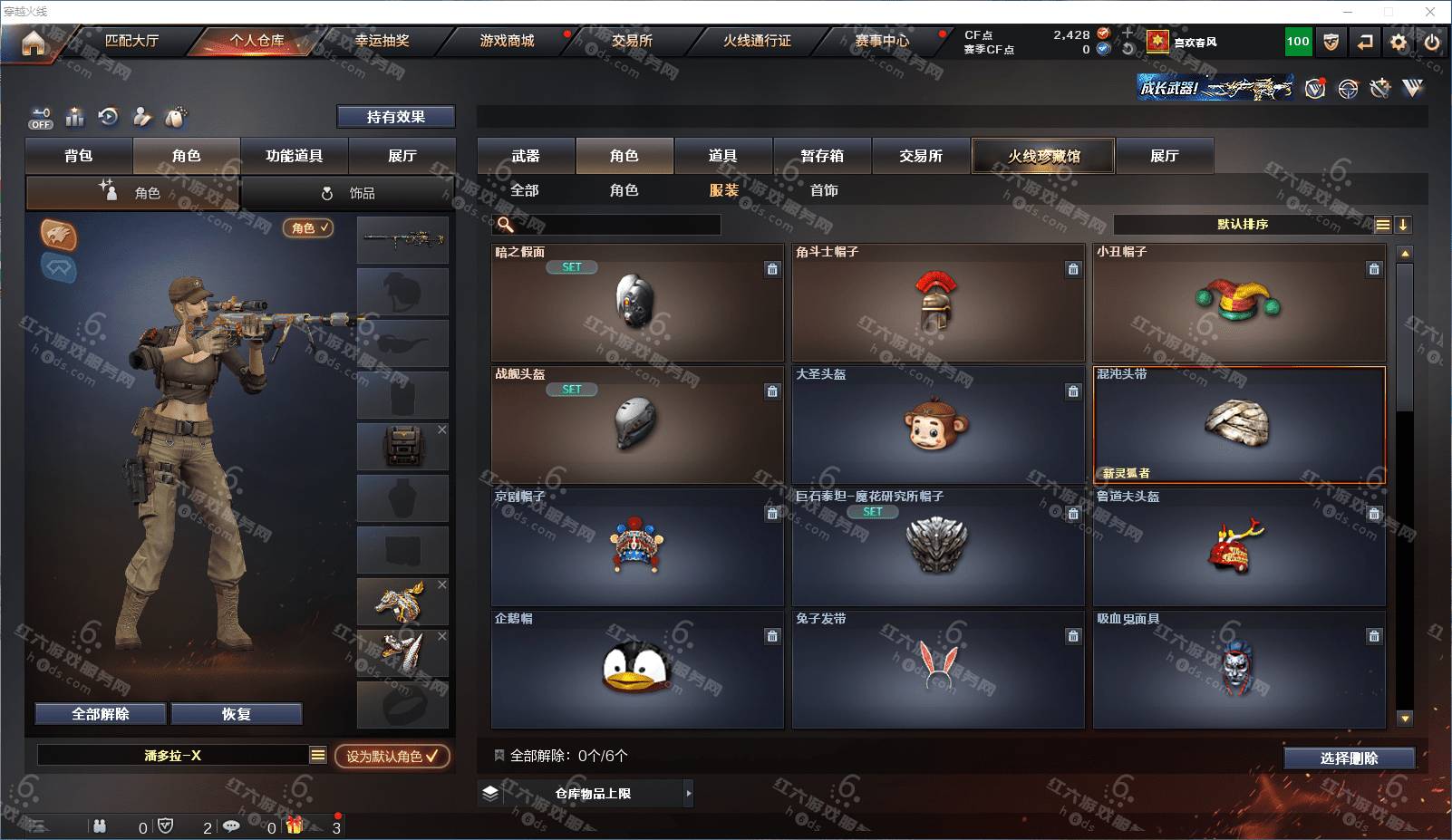Screen dimensions: 1452x840
Task: Choose the 首饰 category filter
Action: pos(824,190)
